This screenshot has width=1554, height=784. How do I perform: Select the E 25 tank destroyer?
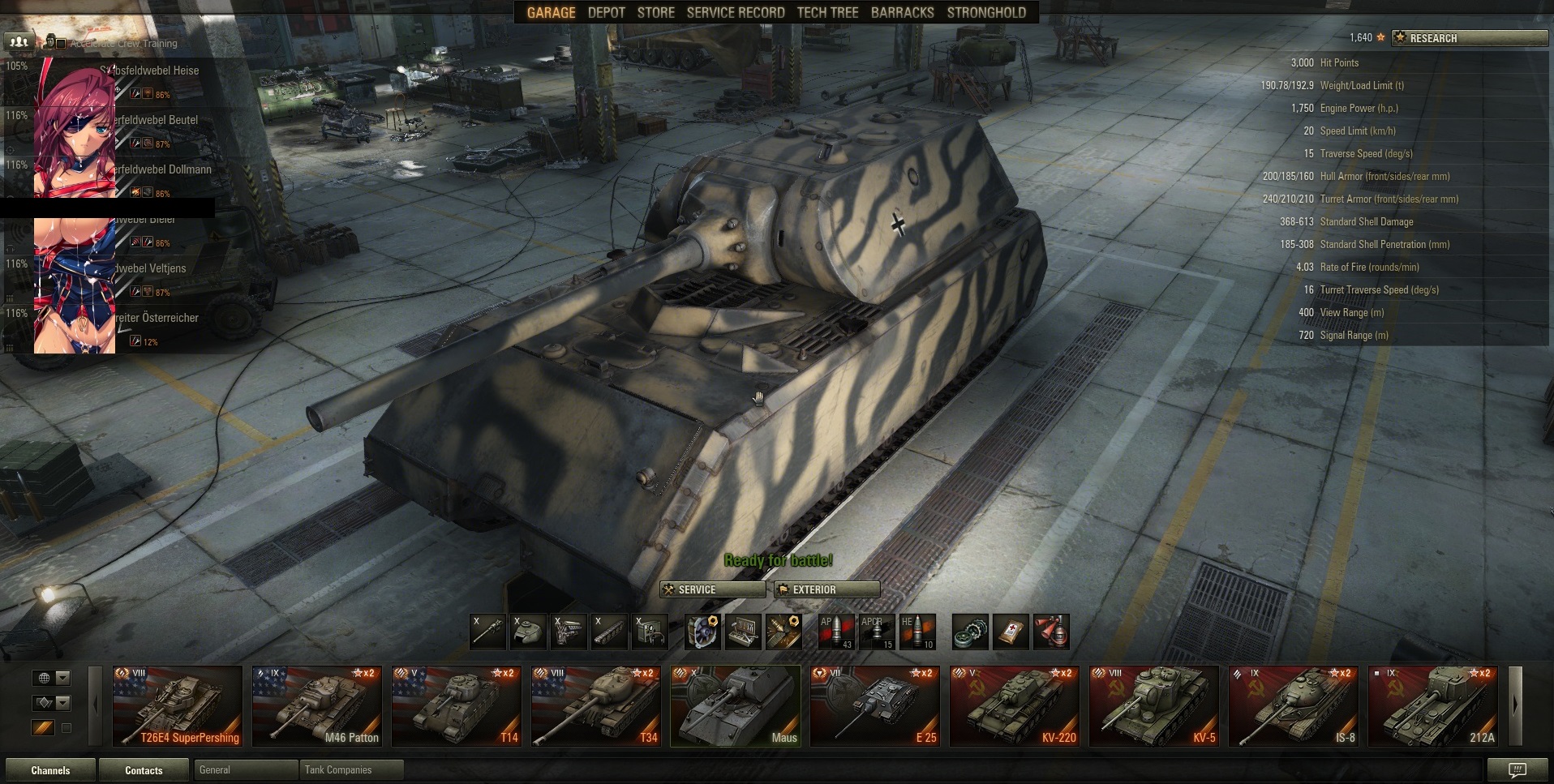875,705
